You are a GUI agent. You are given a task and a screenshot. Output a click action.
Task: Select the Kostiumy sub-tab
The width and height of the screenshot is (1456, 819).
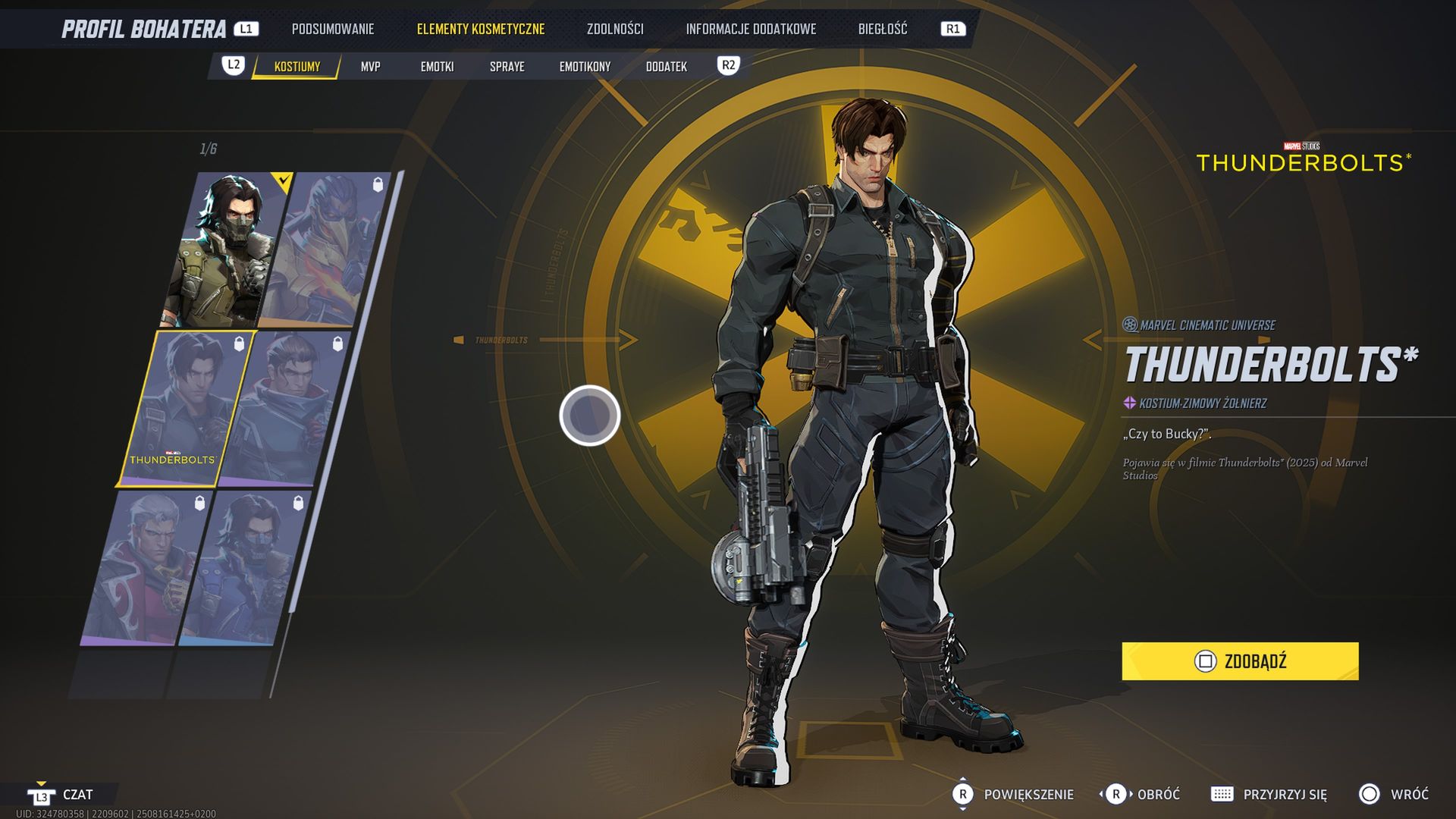(297, 67)
